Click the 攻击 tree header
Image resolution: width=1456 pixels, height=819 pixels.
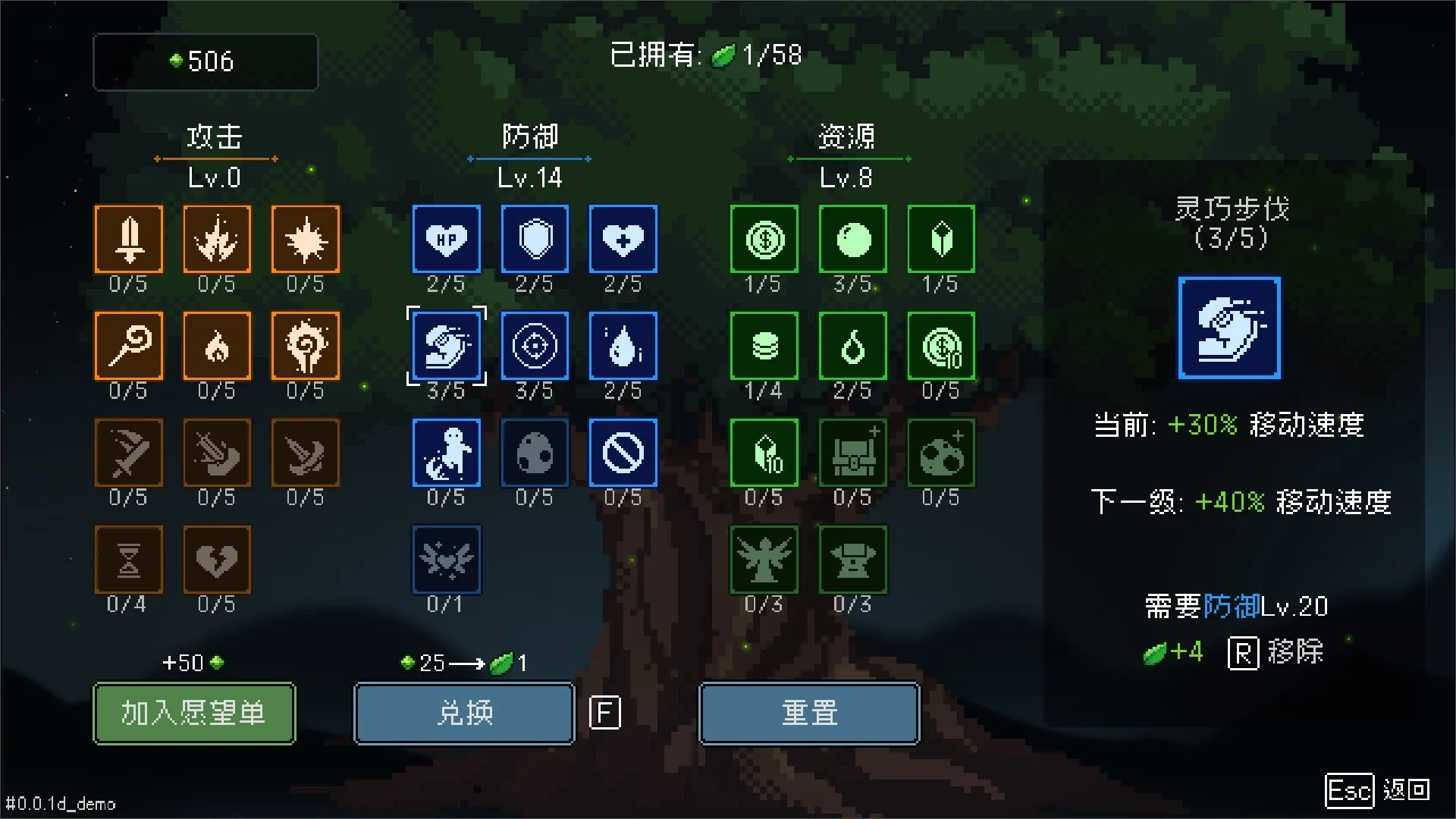215,138
